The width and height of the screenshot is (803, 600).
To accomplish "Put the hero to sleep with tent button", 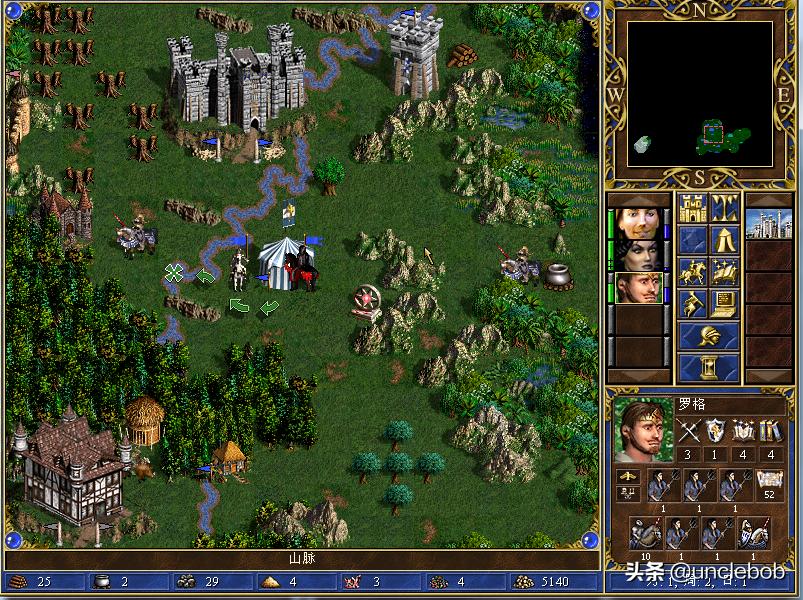I will (x=724, y=240).
